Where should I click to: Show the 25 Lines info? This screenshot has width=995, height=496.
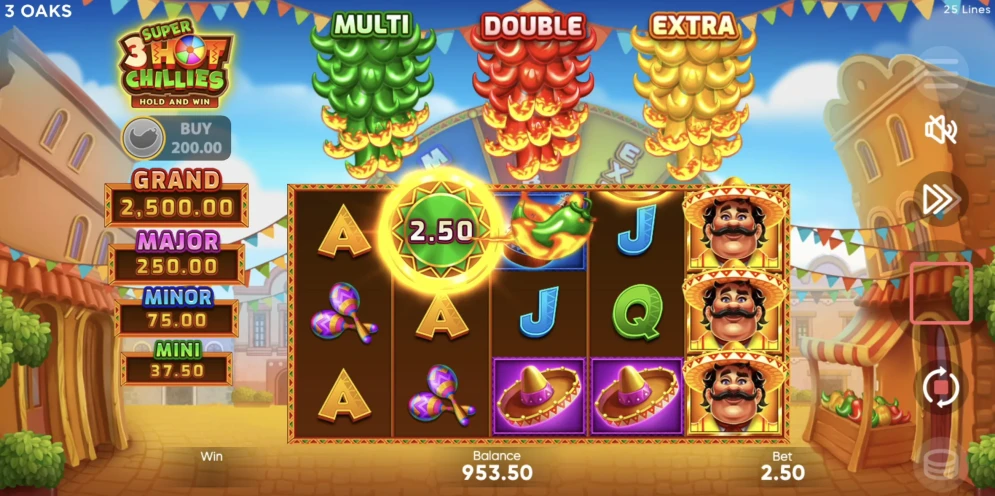point(966,9)
